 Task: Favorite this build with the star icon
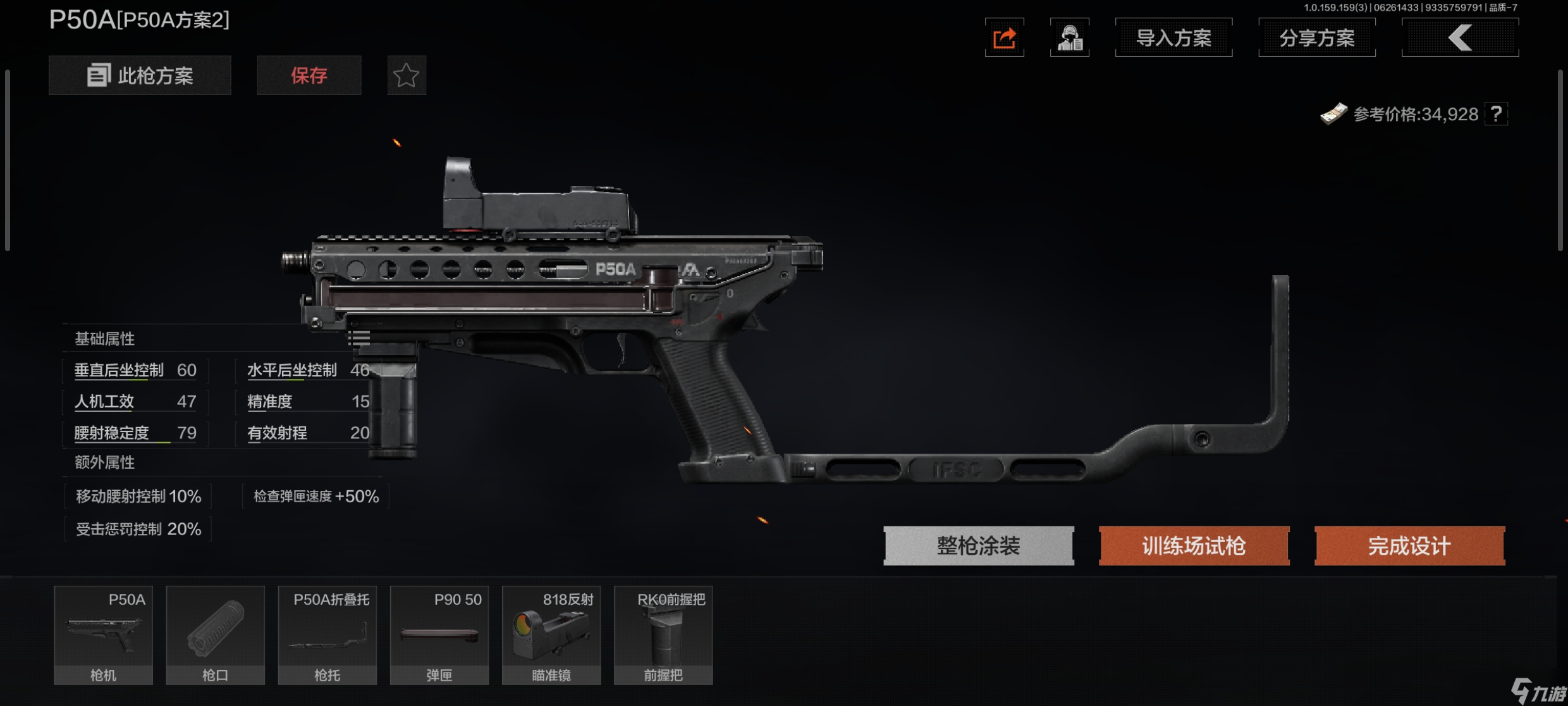click(x=407, y=75)
